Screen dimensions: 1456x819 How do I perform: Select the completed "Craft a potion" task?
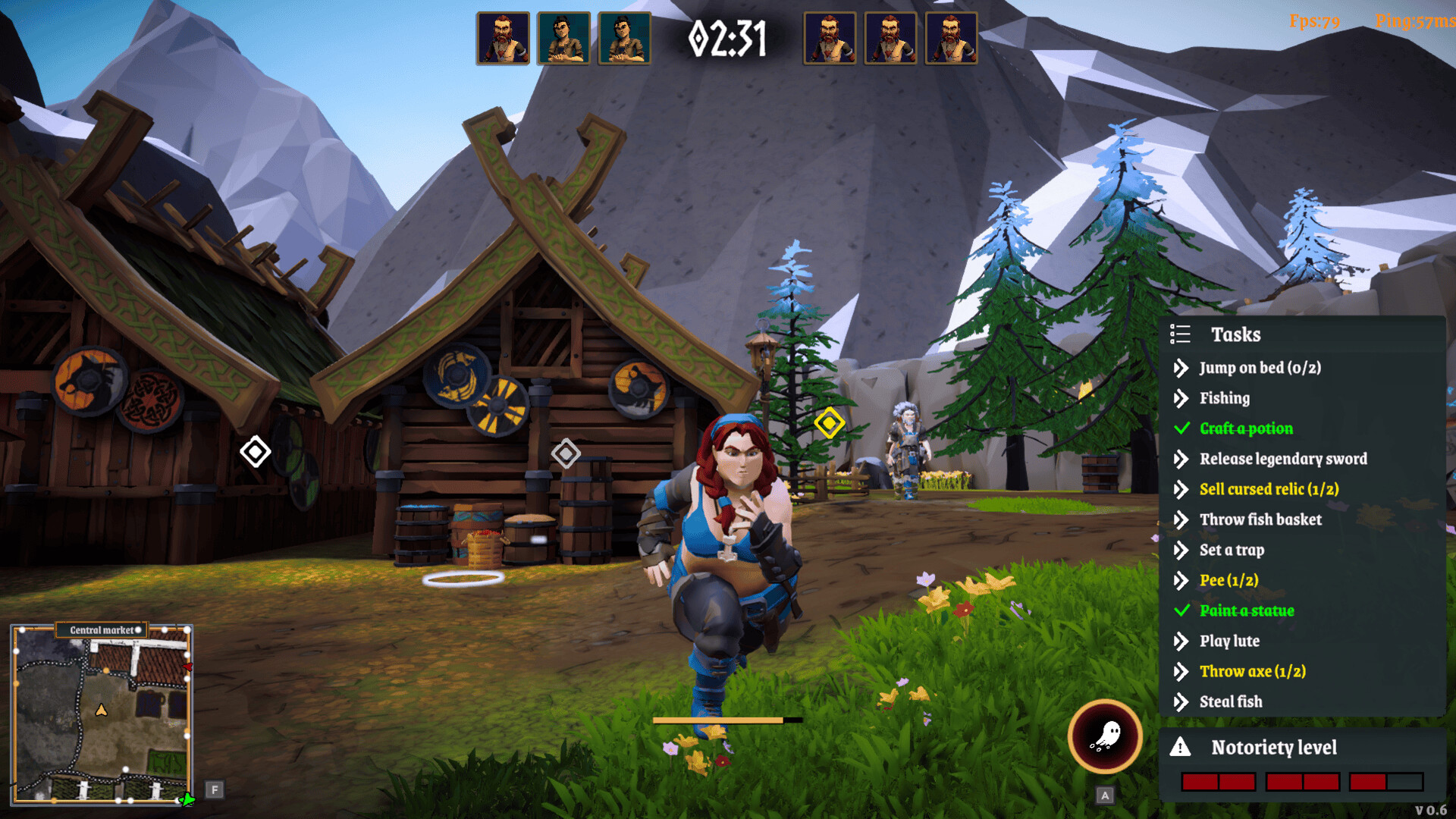pos(1246,428)
